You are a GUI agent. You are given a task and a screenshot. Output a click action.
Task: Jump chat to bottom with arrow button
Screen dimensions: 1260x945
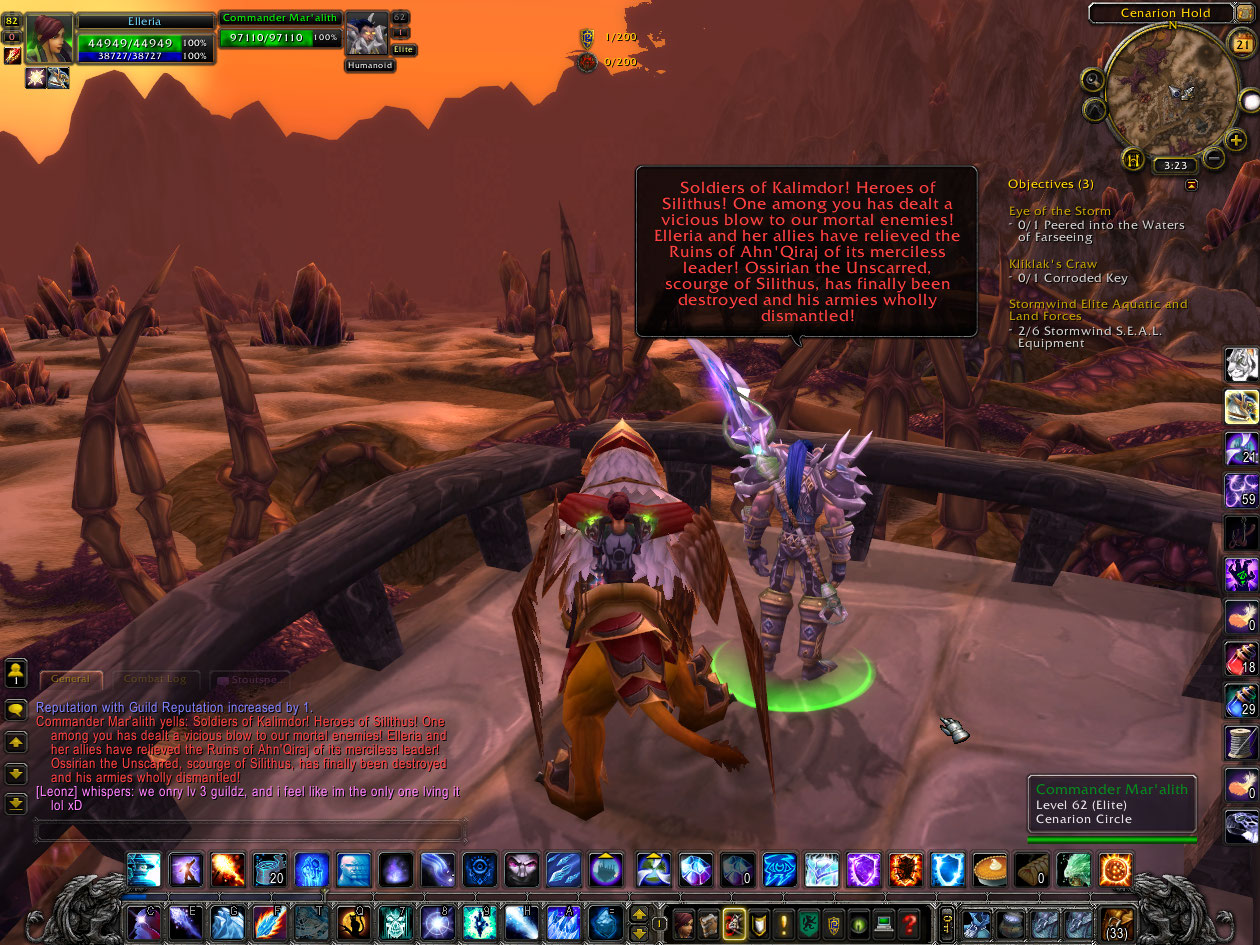(x=16, y=803)
